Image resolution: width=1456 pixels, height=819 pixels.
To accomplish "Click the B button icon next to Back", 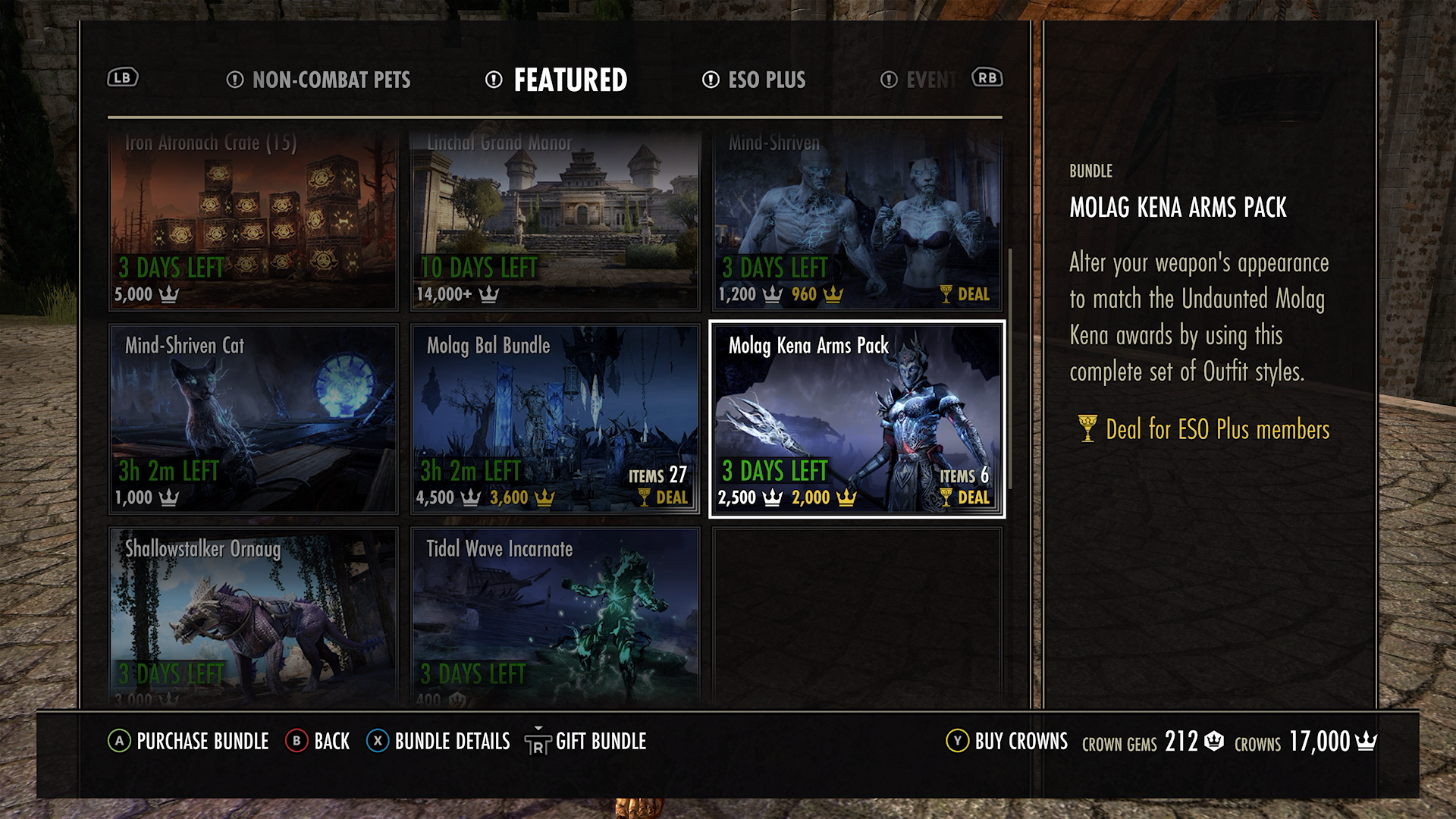I will (297, 742).
